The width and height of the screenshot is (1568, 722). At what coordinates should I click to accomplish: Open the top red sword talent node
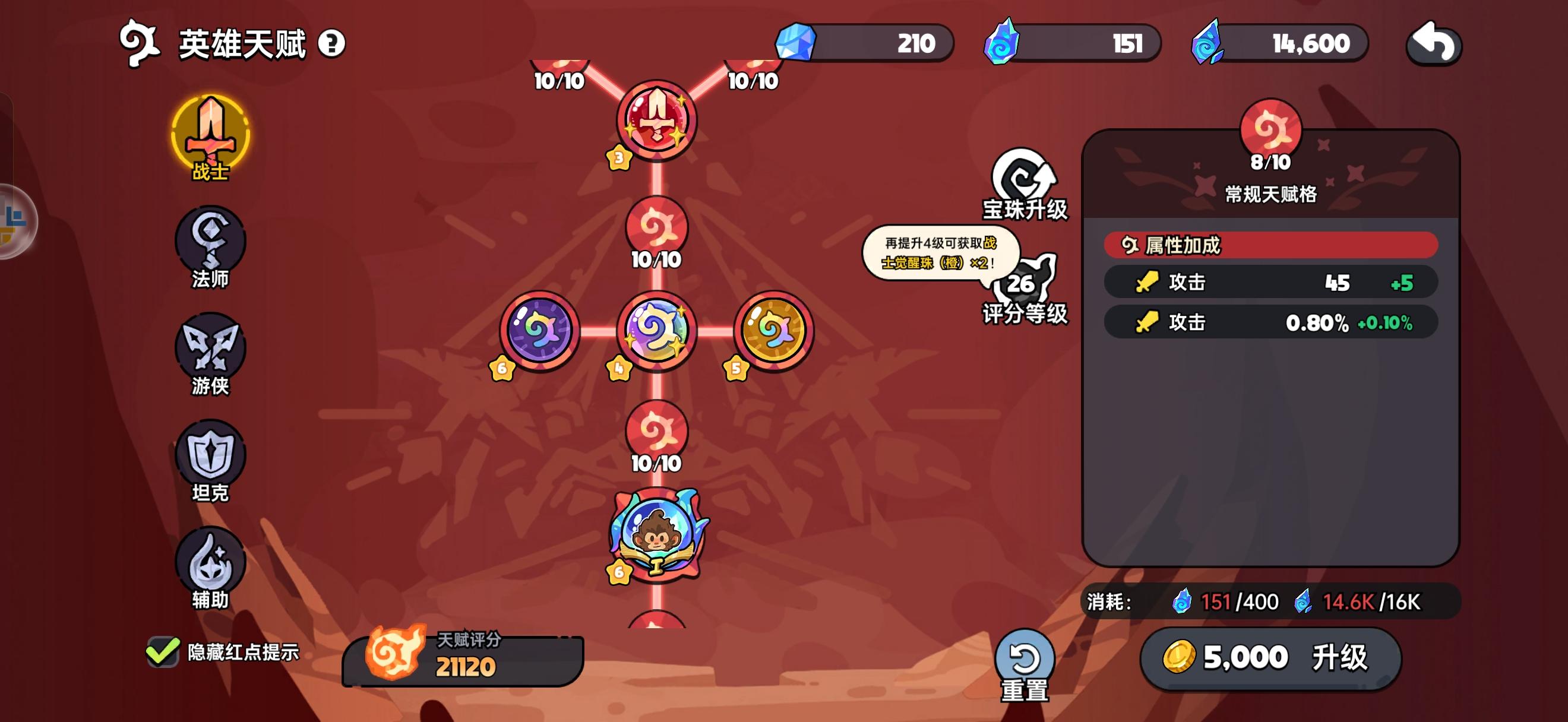point(659,120)
